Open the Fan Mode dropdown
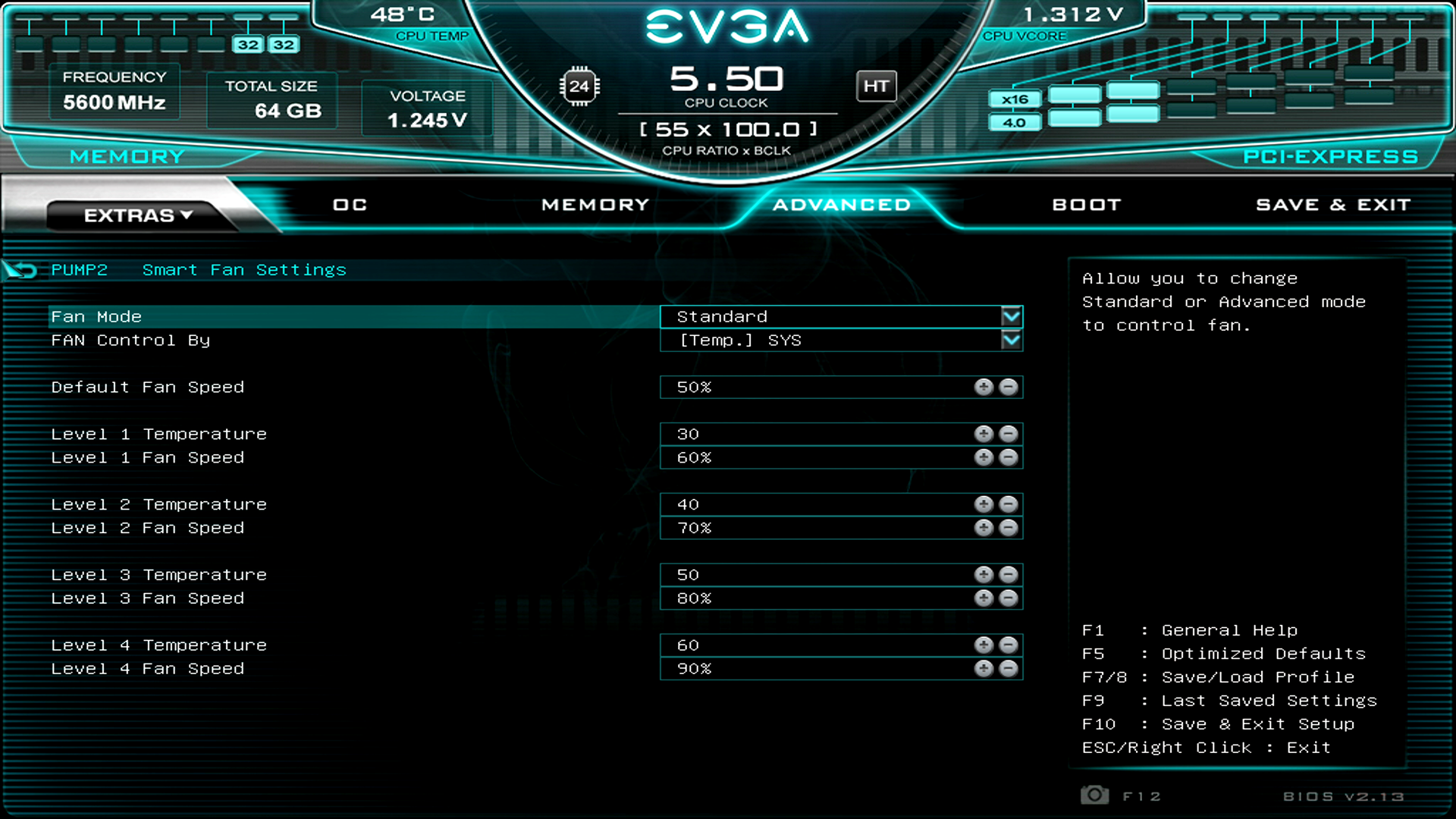Viewport: 1456px width, 819px height. pos(1012,316)
